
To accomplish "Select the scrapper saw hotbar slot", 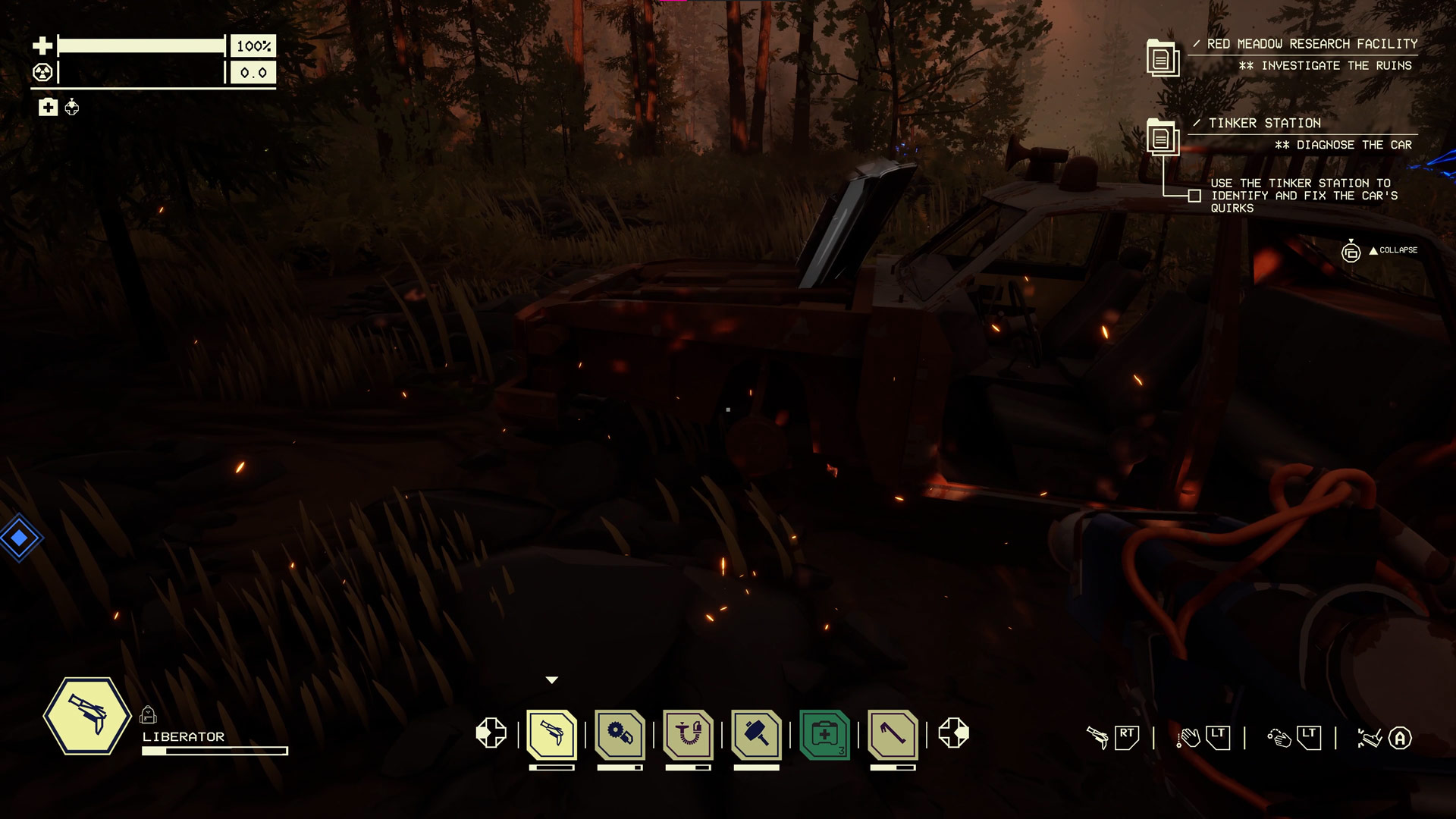I will [x=620, y=734].
